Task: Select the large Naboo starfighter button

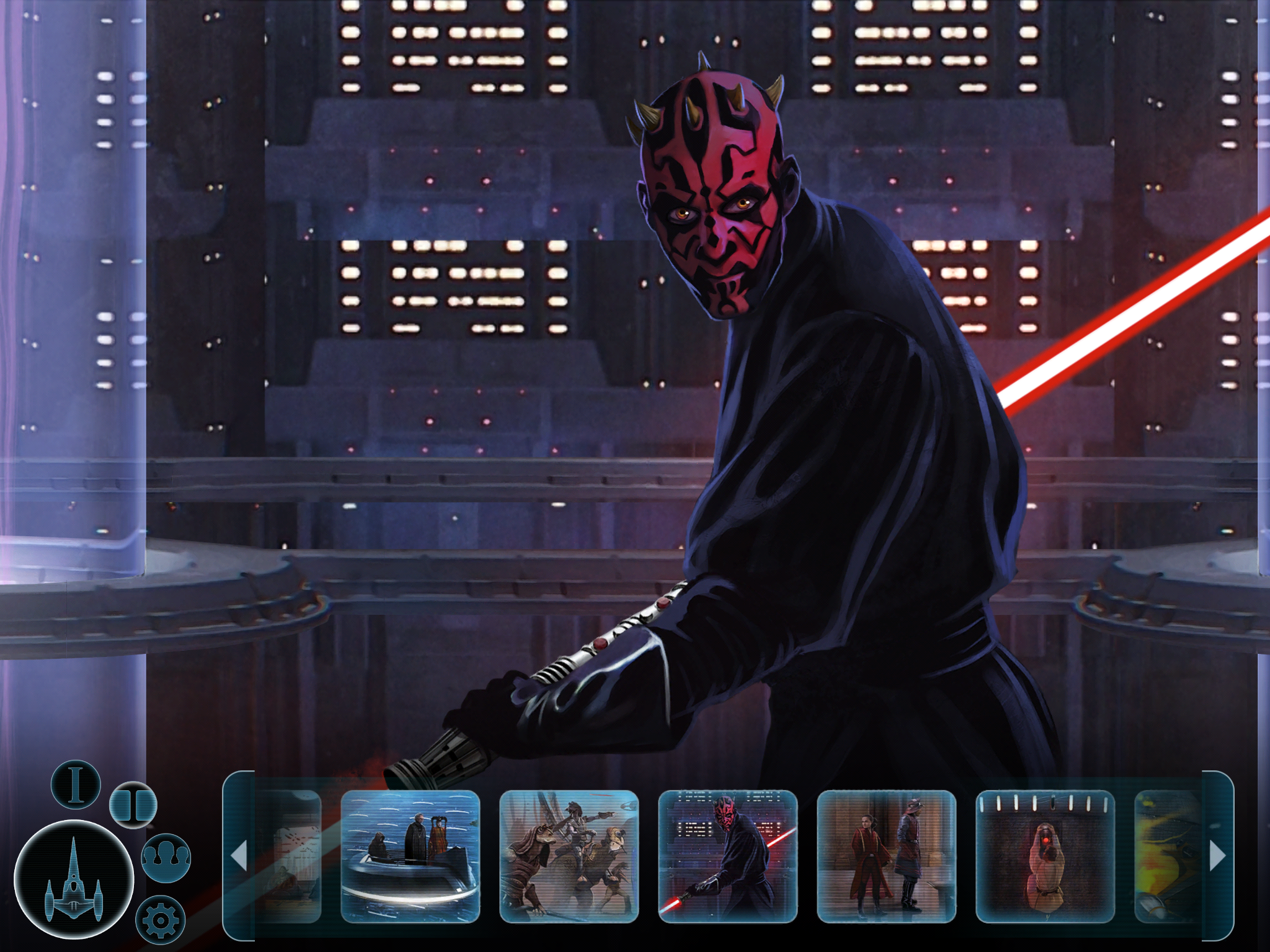Action: click(x=74, y=879)
